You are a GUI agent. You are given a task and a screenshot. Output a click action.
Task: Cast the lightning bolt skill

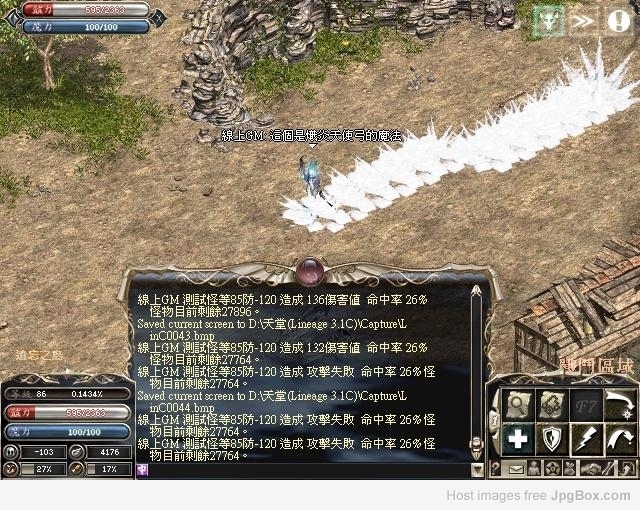584,438
